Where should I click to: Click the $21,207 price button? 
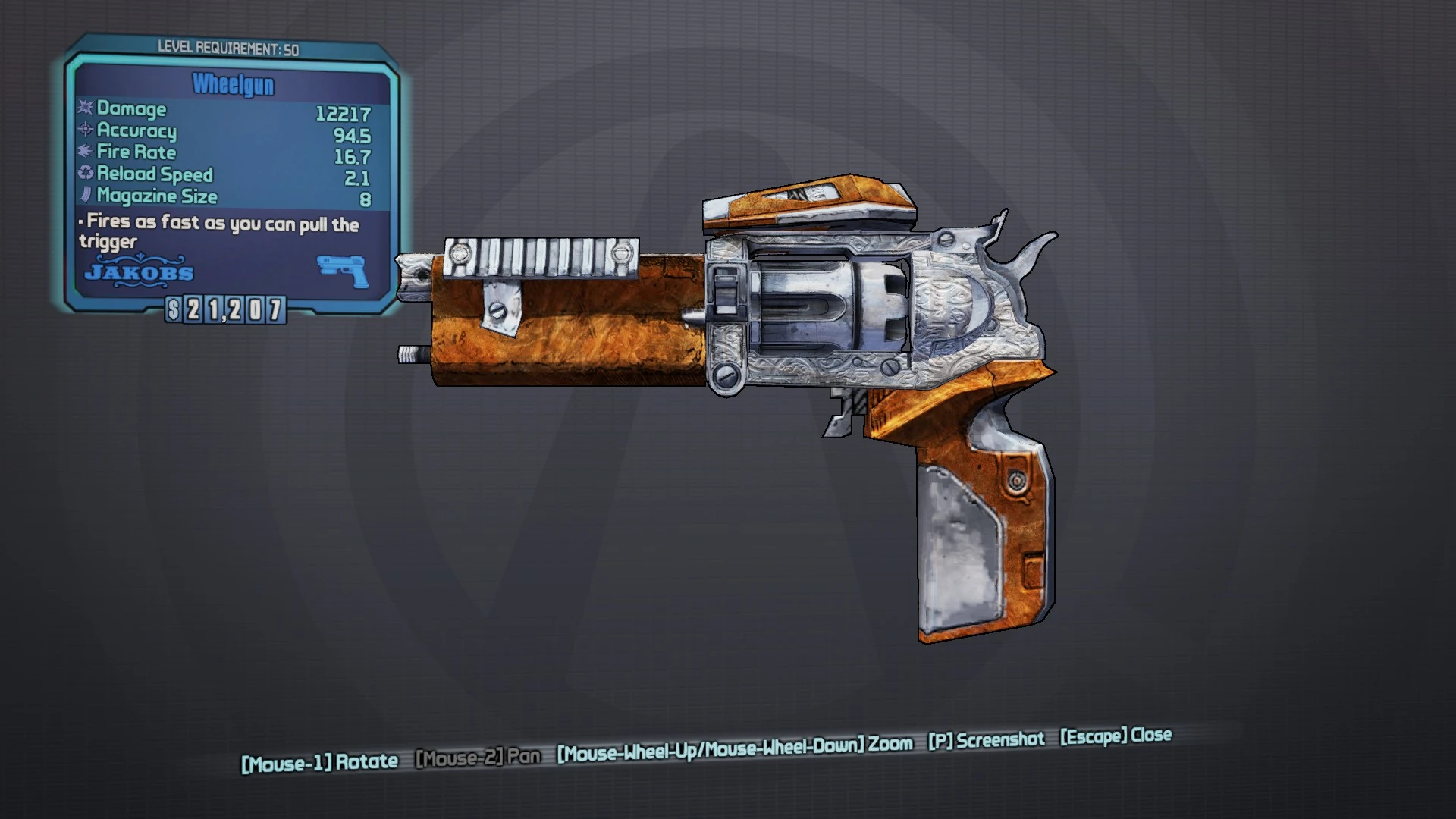point(225,308)
